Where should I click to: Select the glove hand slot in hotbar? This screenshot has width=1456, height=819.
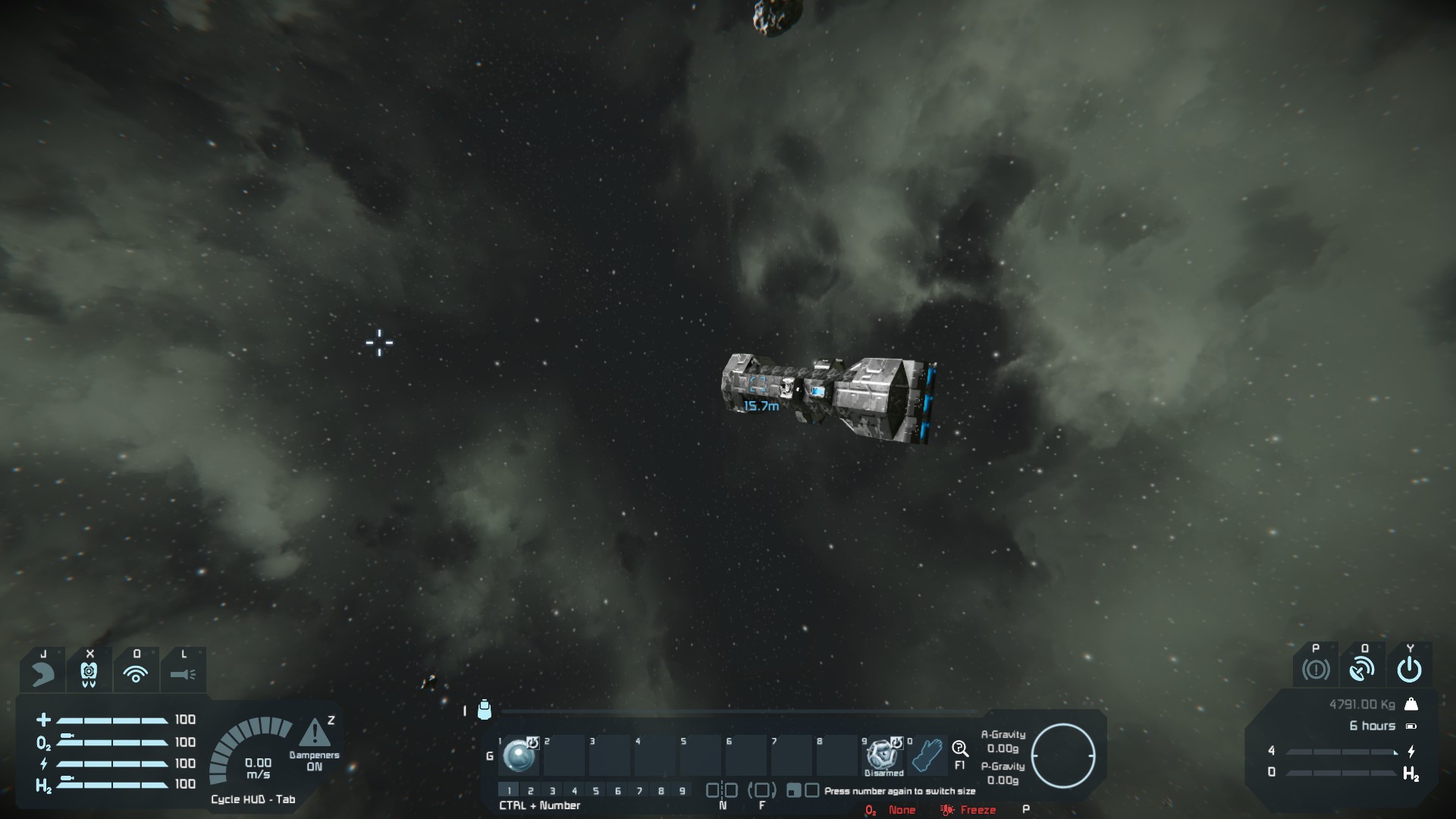(927, 755)
